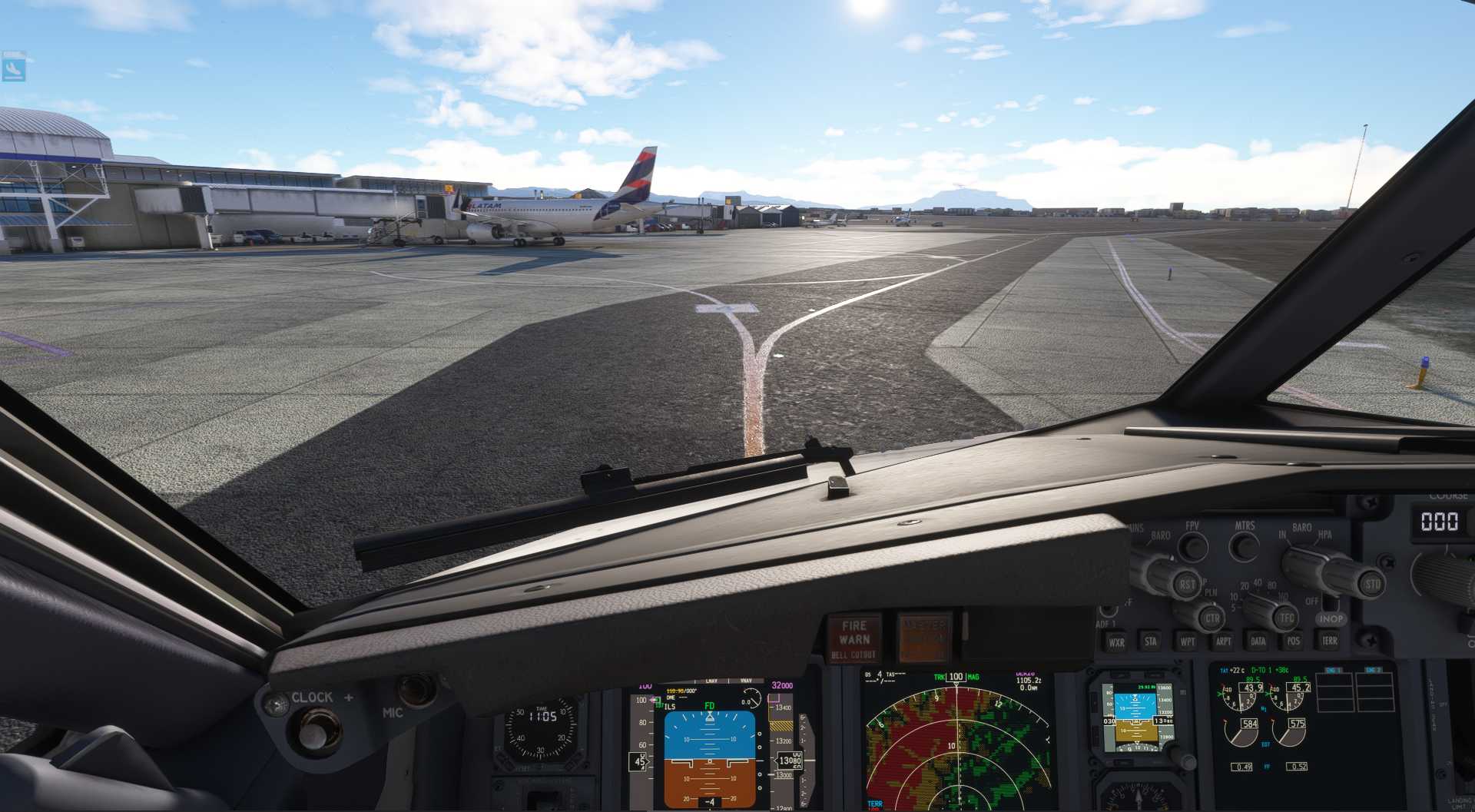Push the MTRS meters altitude button

[x=1244, y=547]
